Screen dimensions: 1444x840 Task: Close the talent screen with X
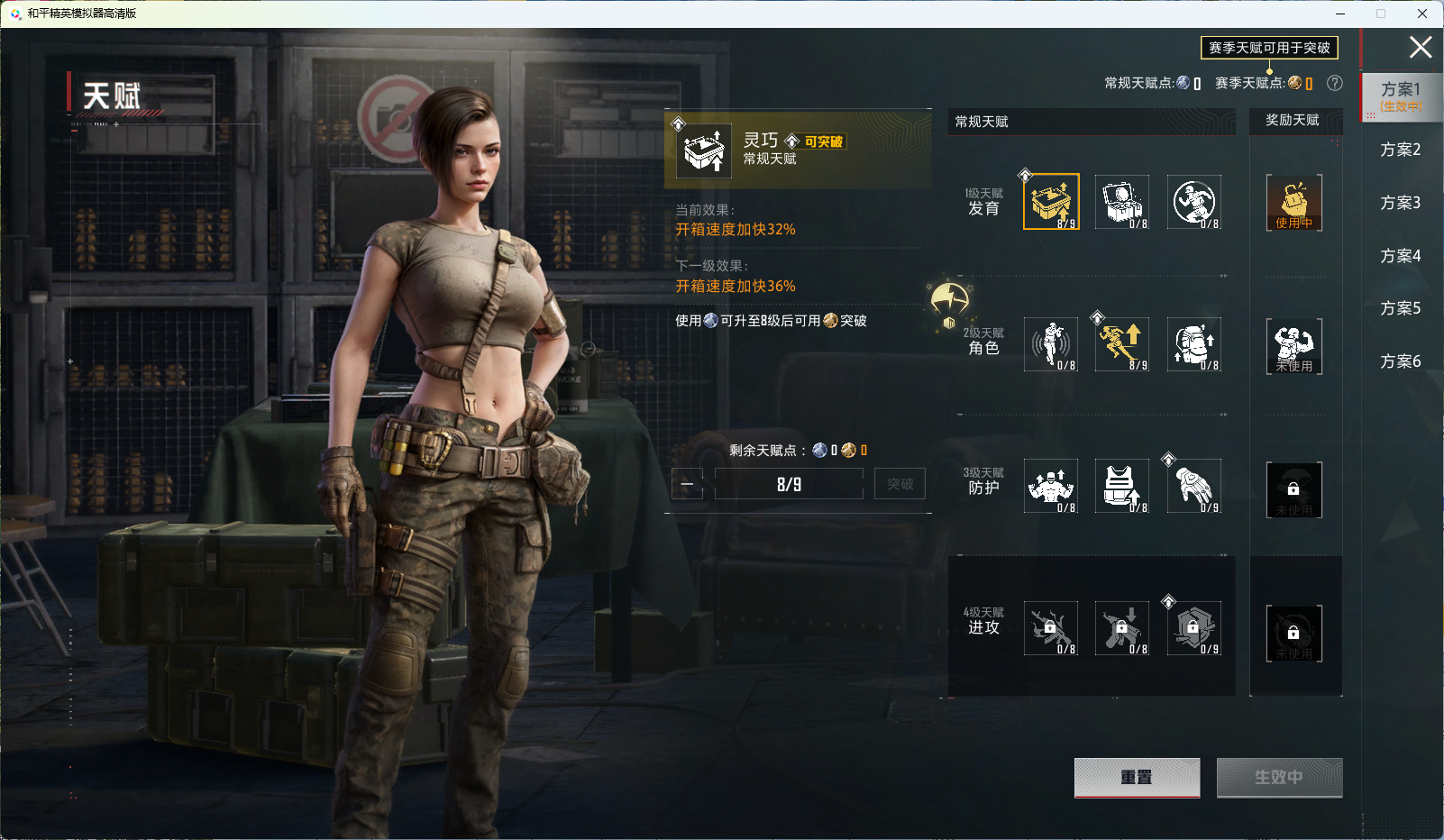point(1421,47)
